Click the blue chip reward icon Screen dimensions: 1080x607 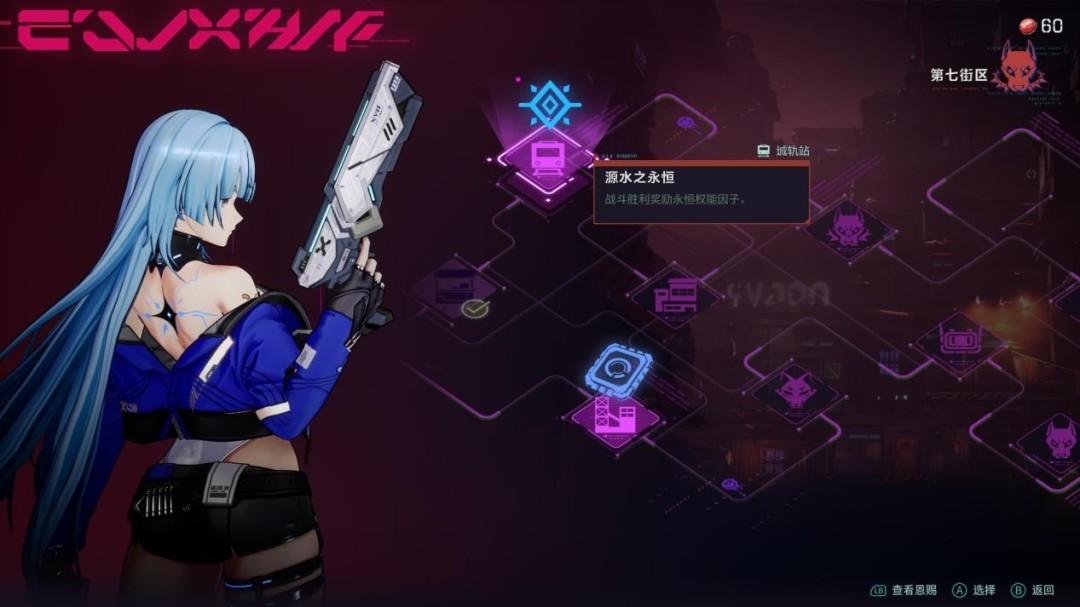click(x=618, y=368)
